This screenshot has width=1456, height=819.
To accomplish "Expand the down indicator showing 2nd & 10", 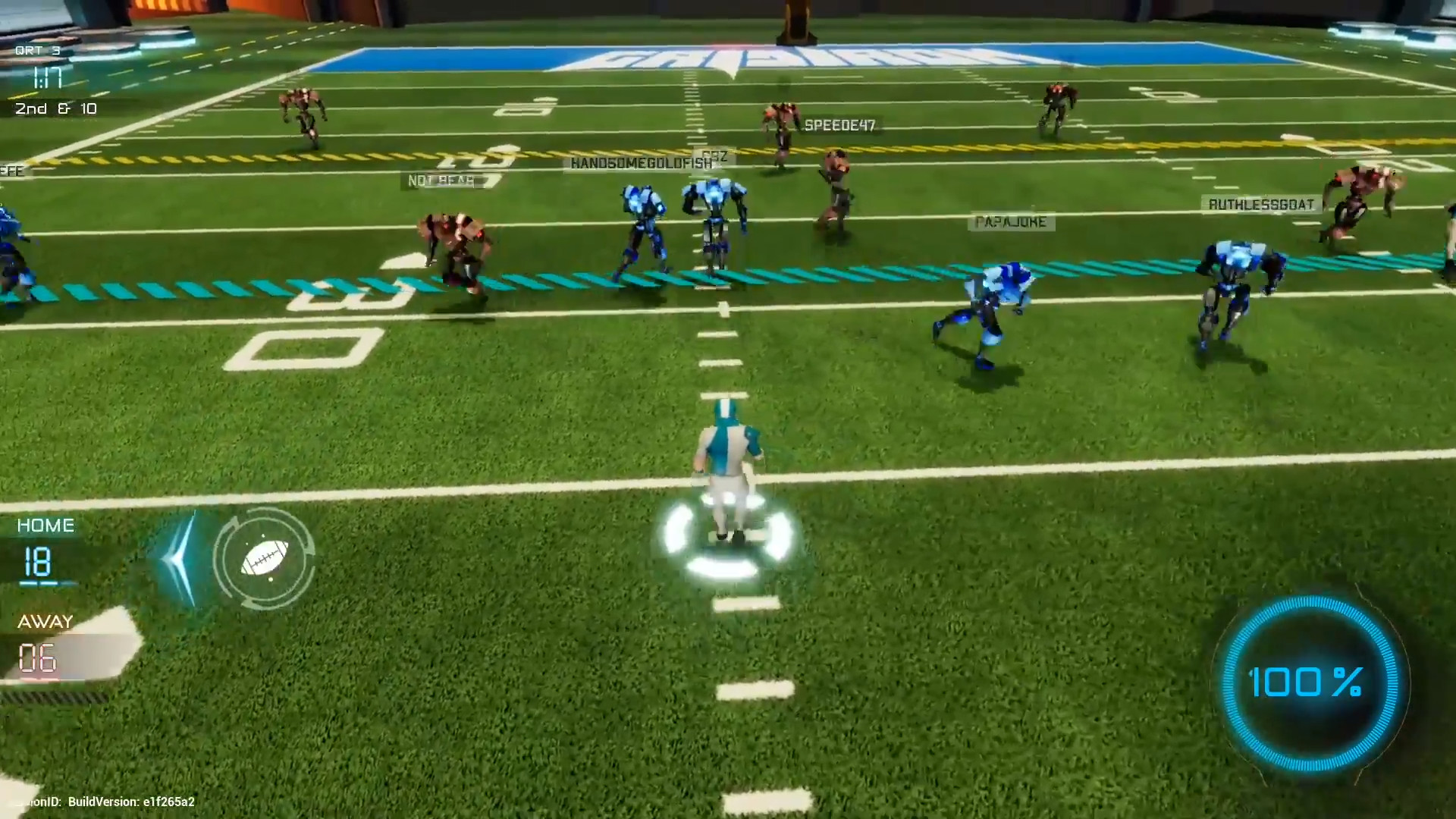I will (56, 108).
